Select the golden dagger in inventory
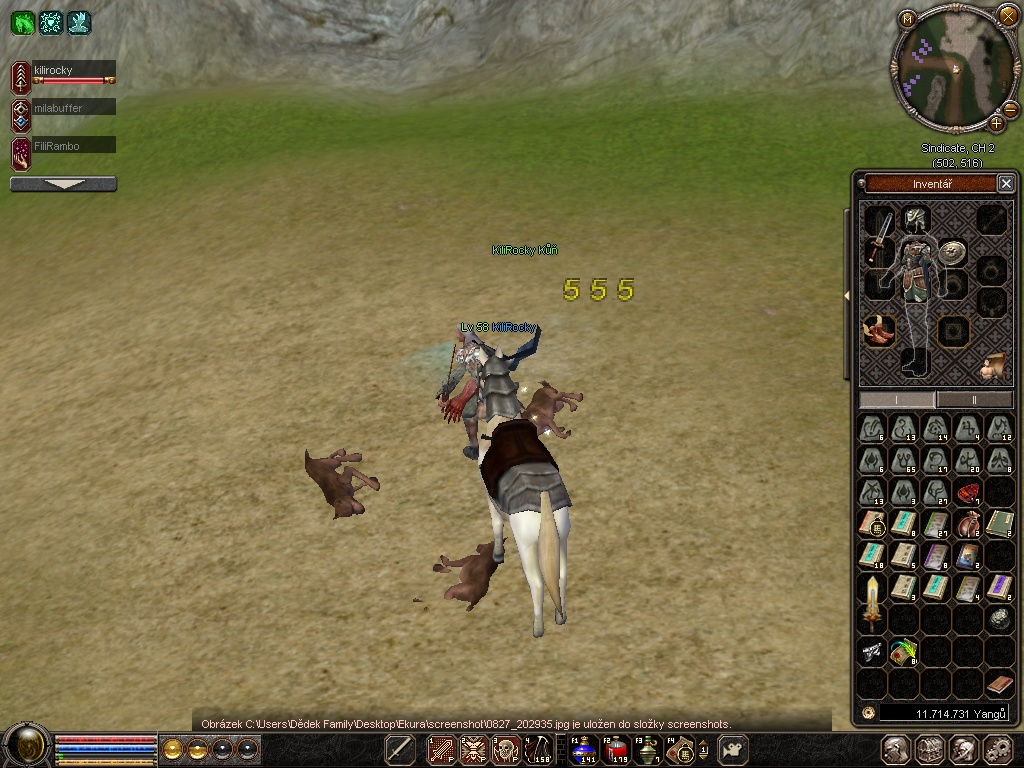Viewport: 1024px width, 768px height. tap(873, 599)
